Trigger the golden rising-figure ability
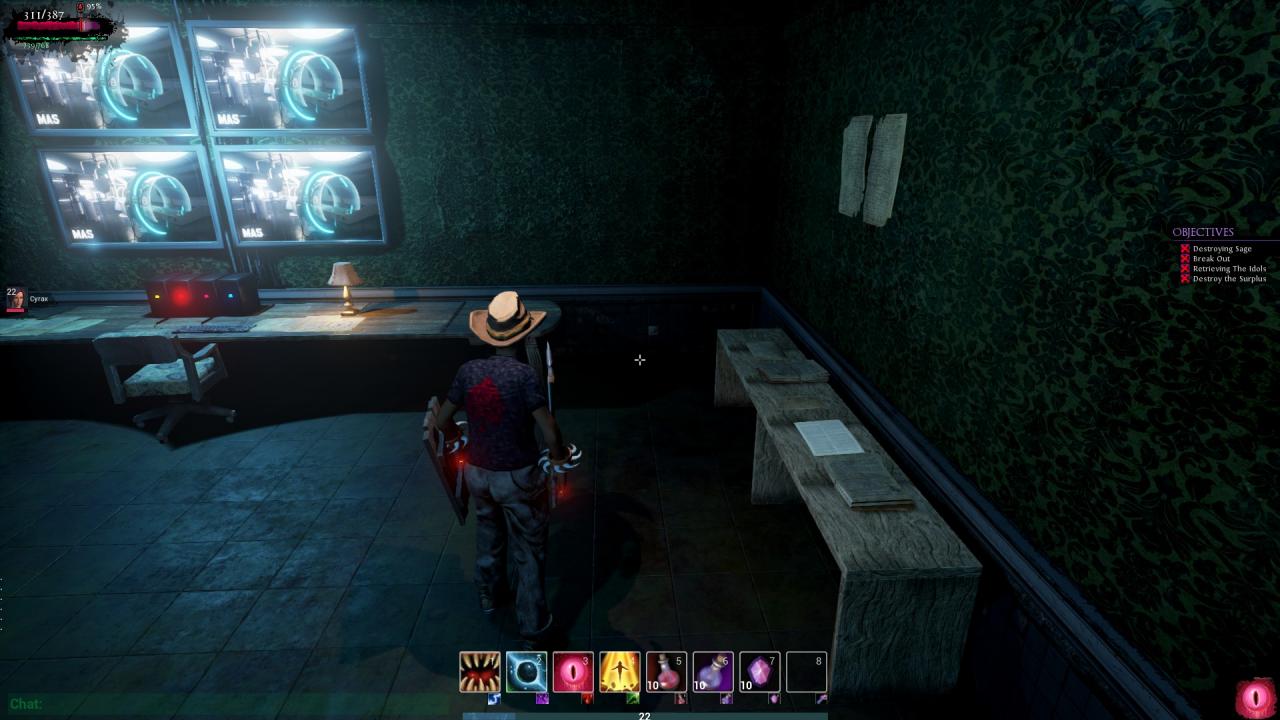The image size is (1280, 720). click(x=620, y=672)
